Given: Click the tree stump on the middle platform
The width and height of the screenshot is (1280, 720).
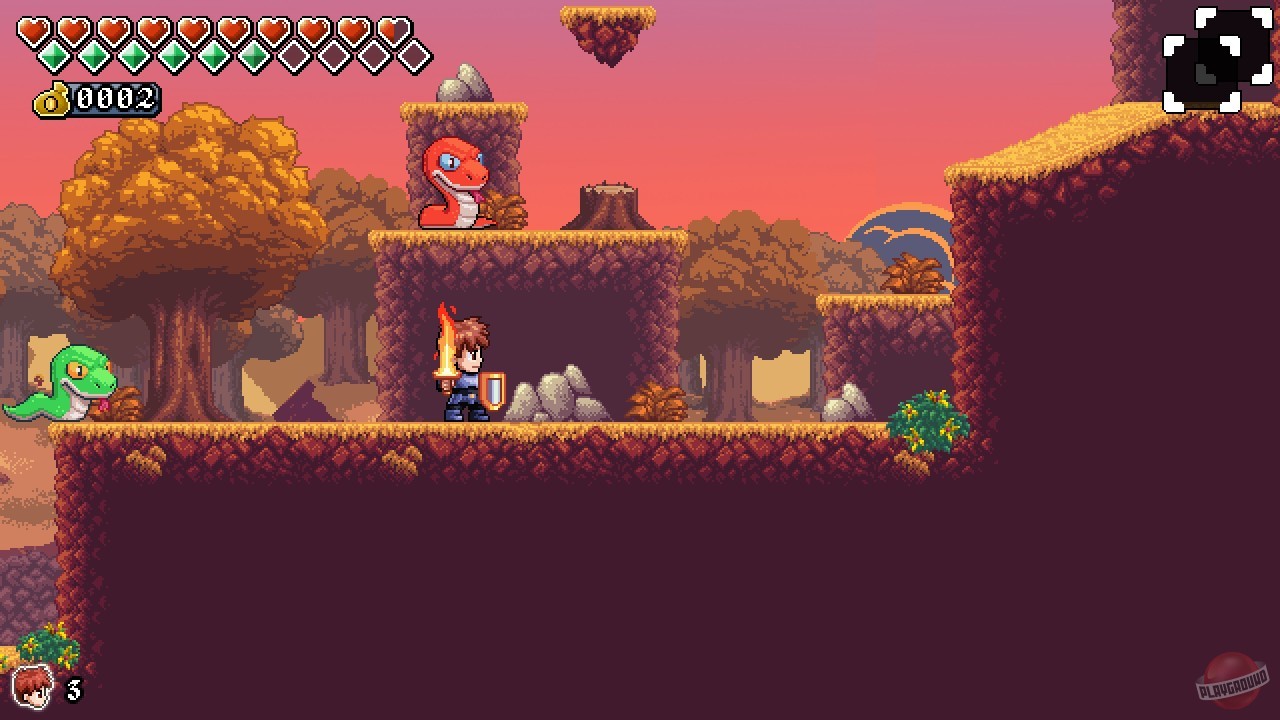Looking at the screenshot, I should [x=608, y=205].
